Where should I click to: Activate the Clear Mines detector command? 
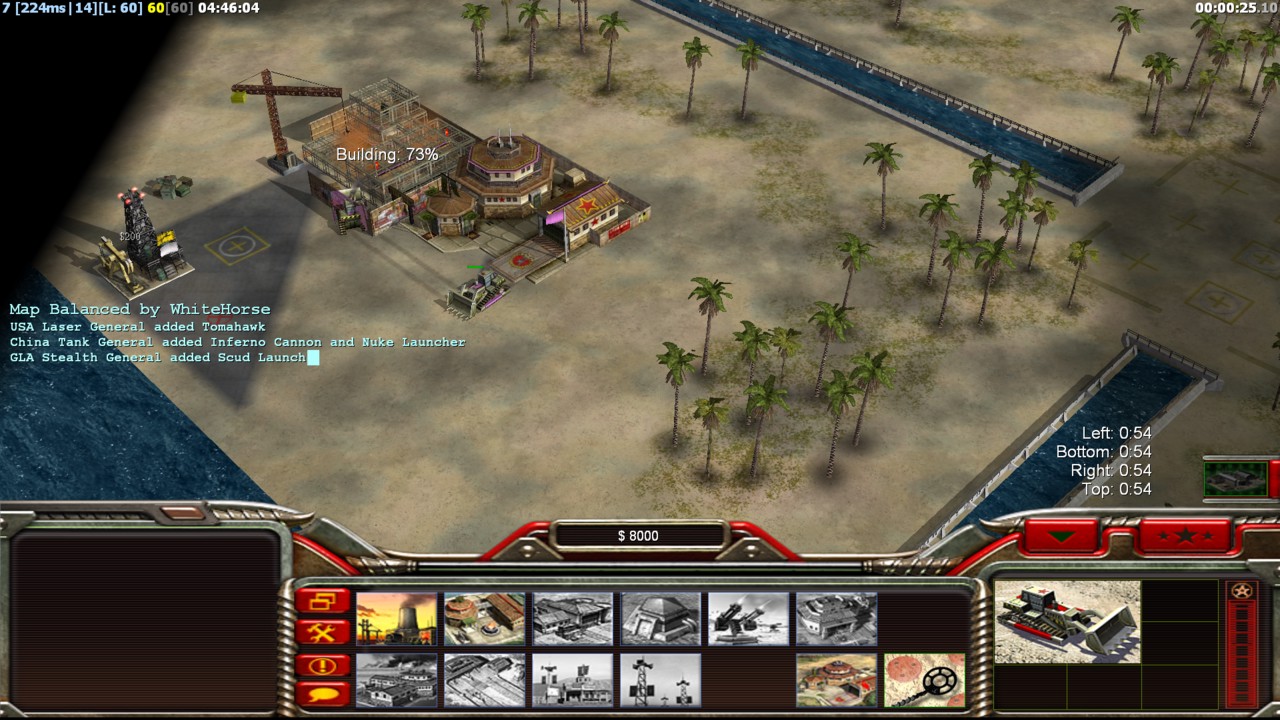[924, 680]
